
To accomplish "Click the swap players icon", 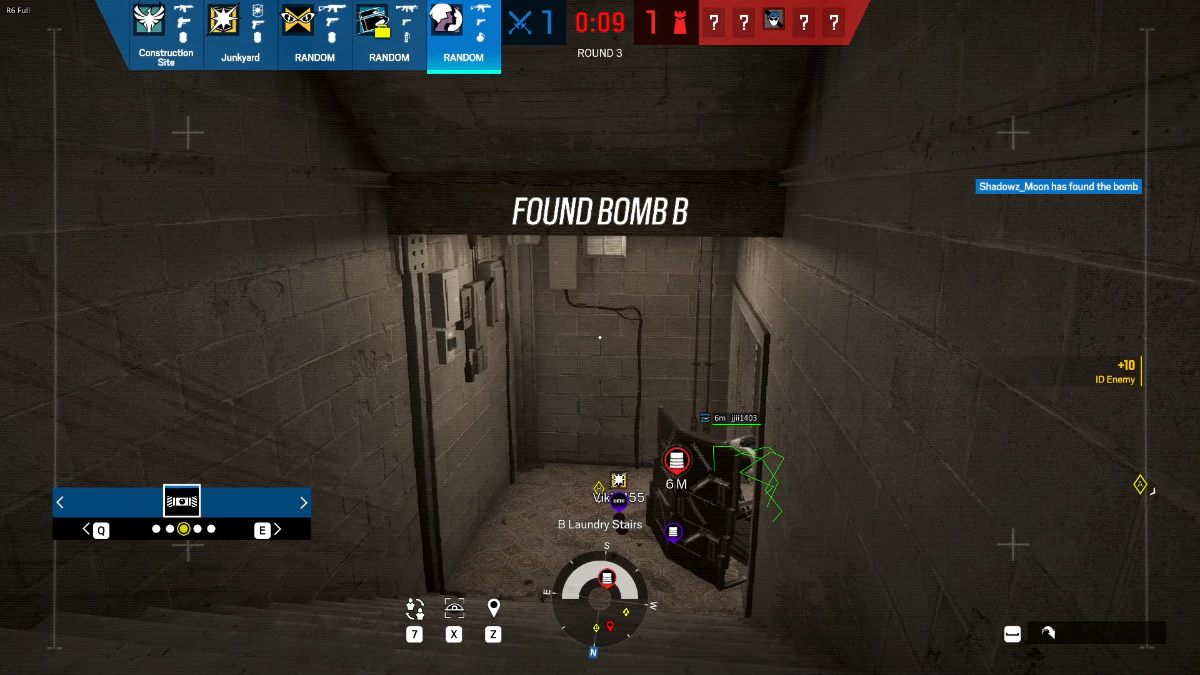I will [x=415, y=608].
